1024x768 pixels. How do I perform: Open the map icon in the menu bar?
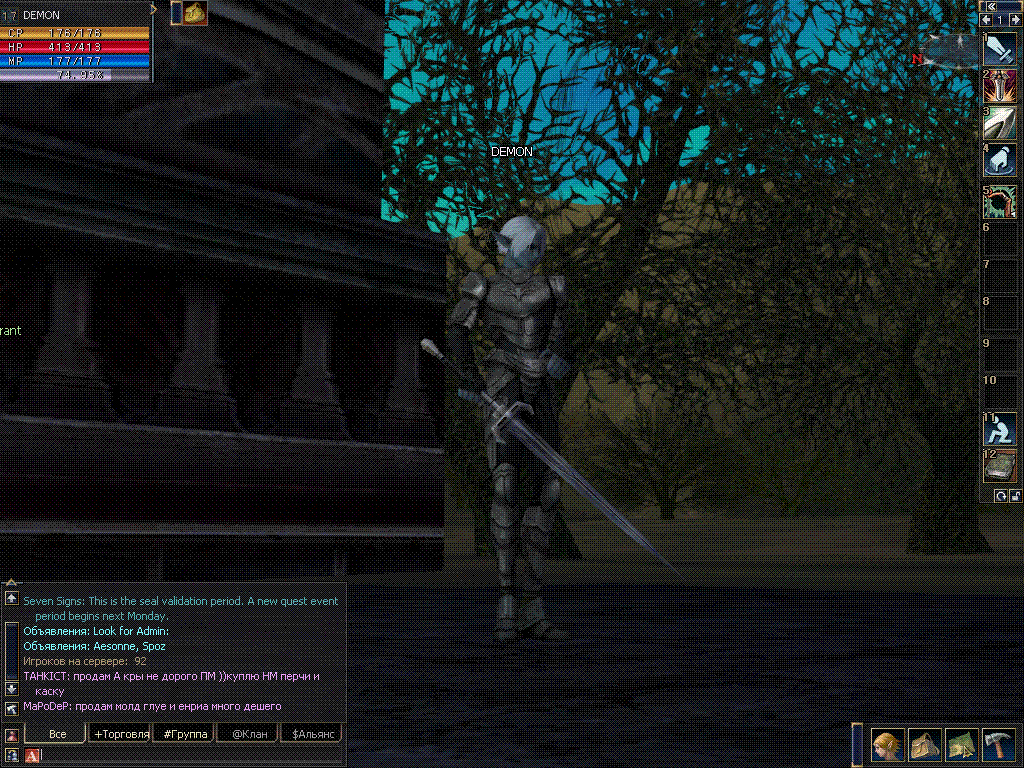(961, 745)
